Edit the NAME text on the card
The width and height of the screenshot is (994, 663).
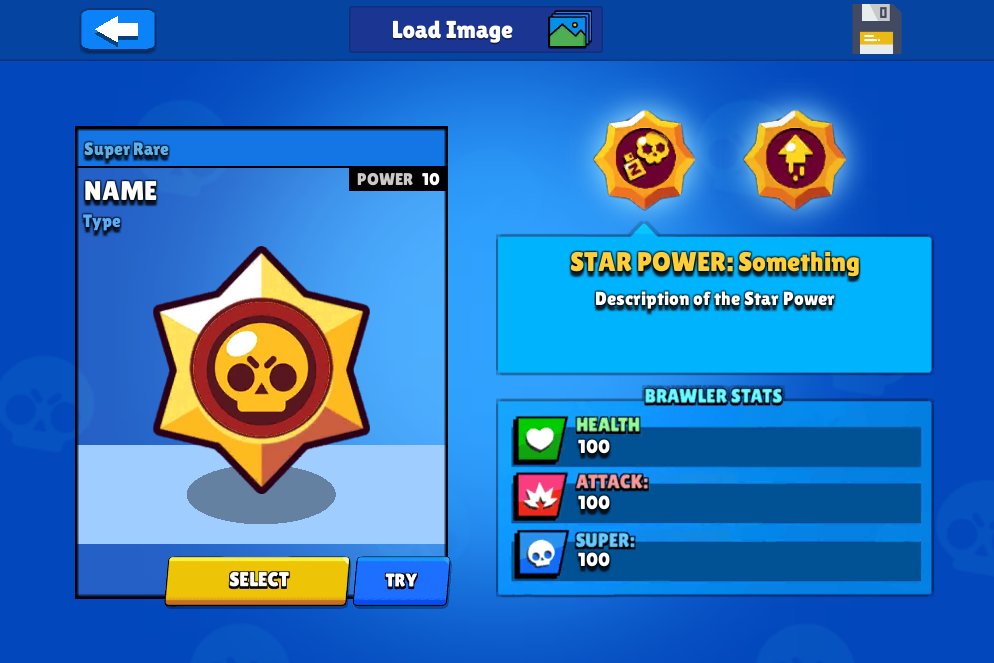[121, 192]
